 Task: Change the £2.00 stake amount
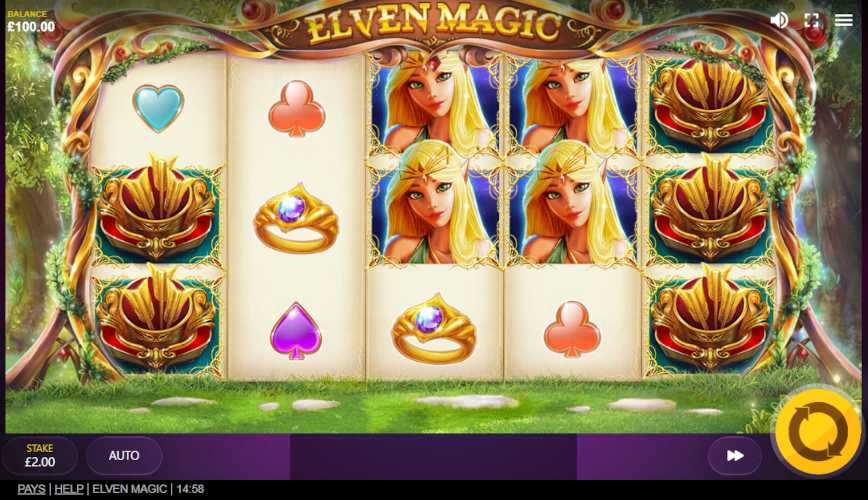40,456
